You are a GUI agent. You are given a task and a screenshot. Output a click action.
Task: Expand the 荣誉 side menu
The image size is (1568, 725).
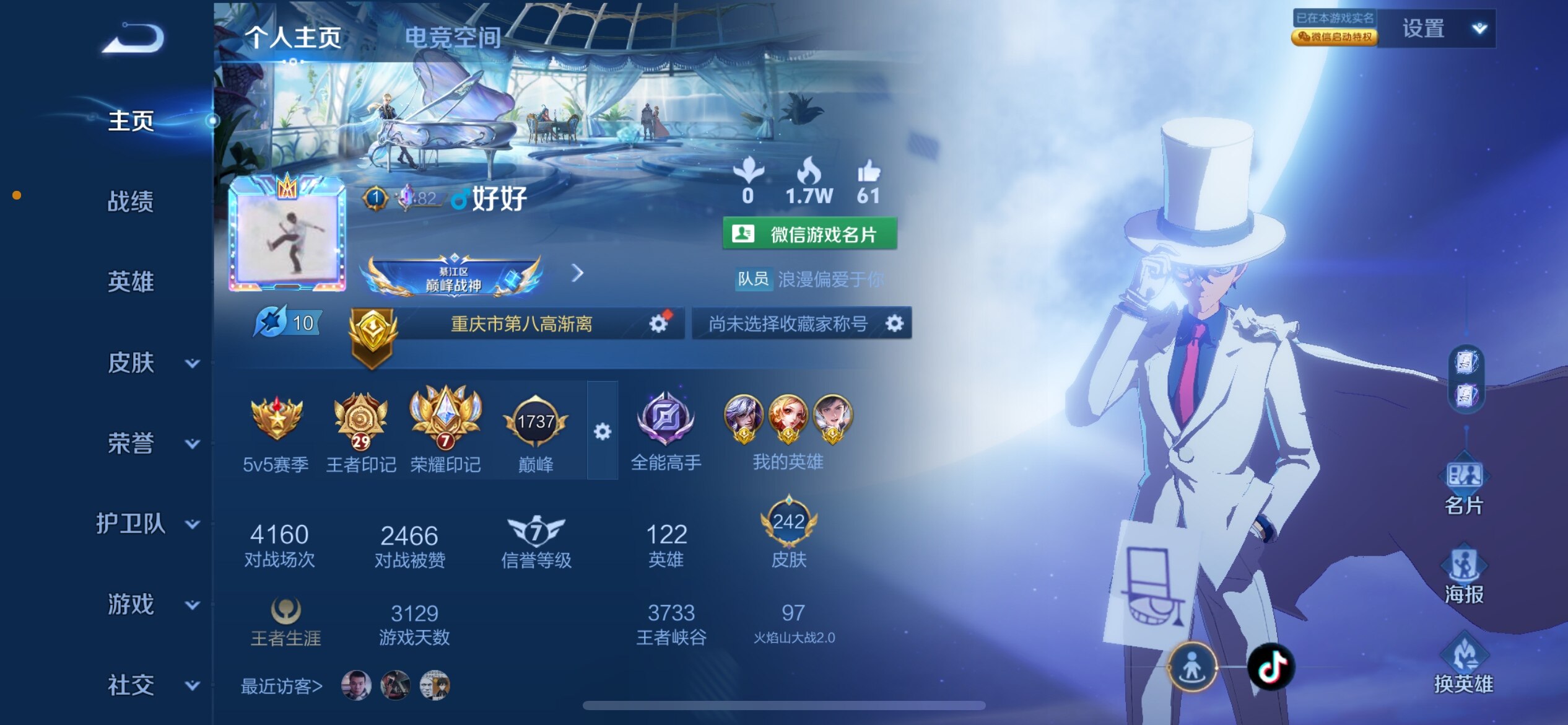tap(152, 443)
